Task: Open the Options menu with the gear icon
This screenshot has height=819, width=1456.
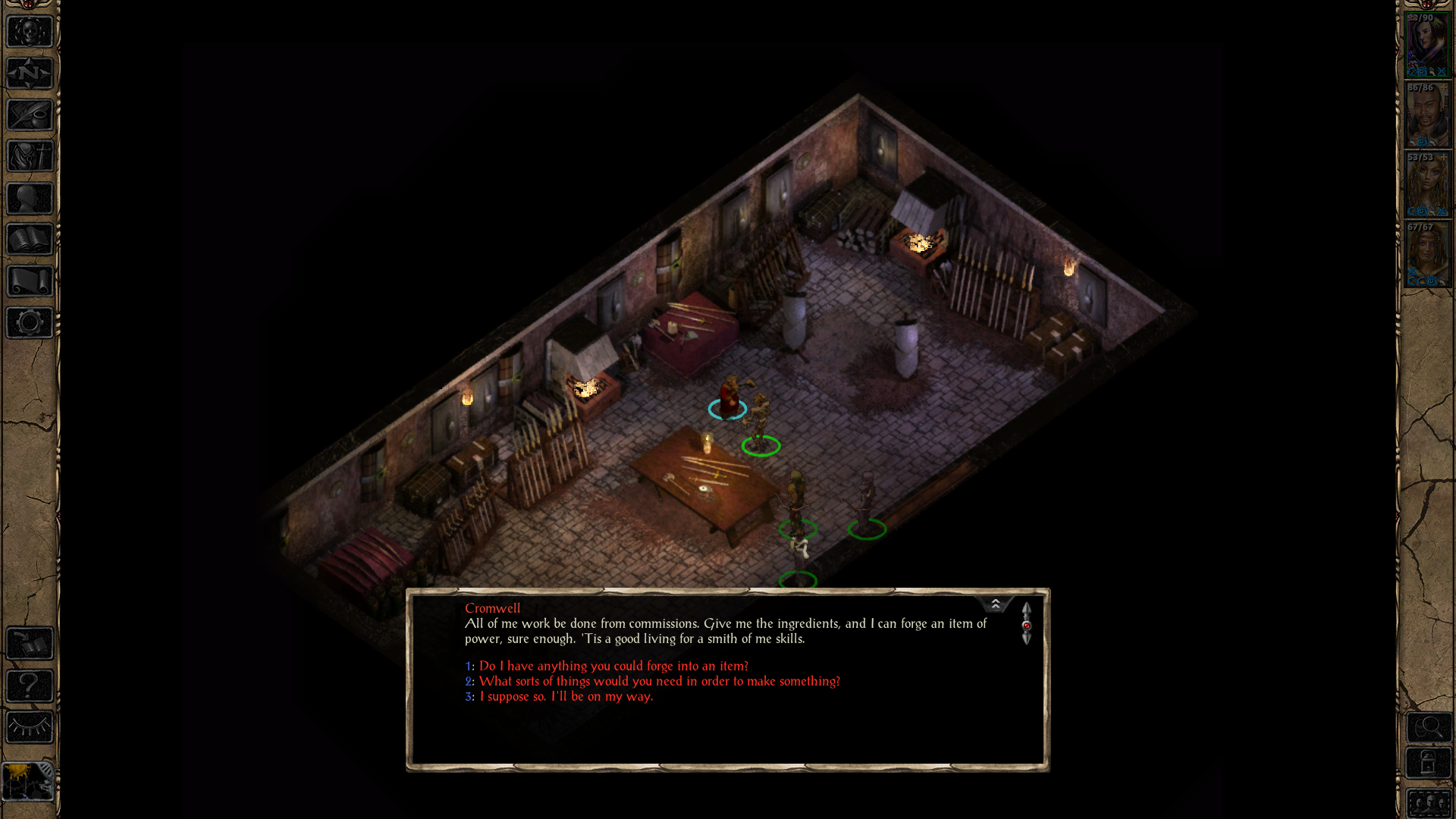Action: pos(29,322)
